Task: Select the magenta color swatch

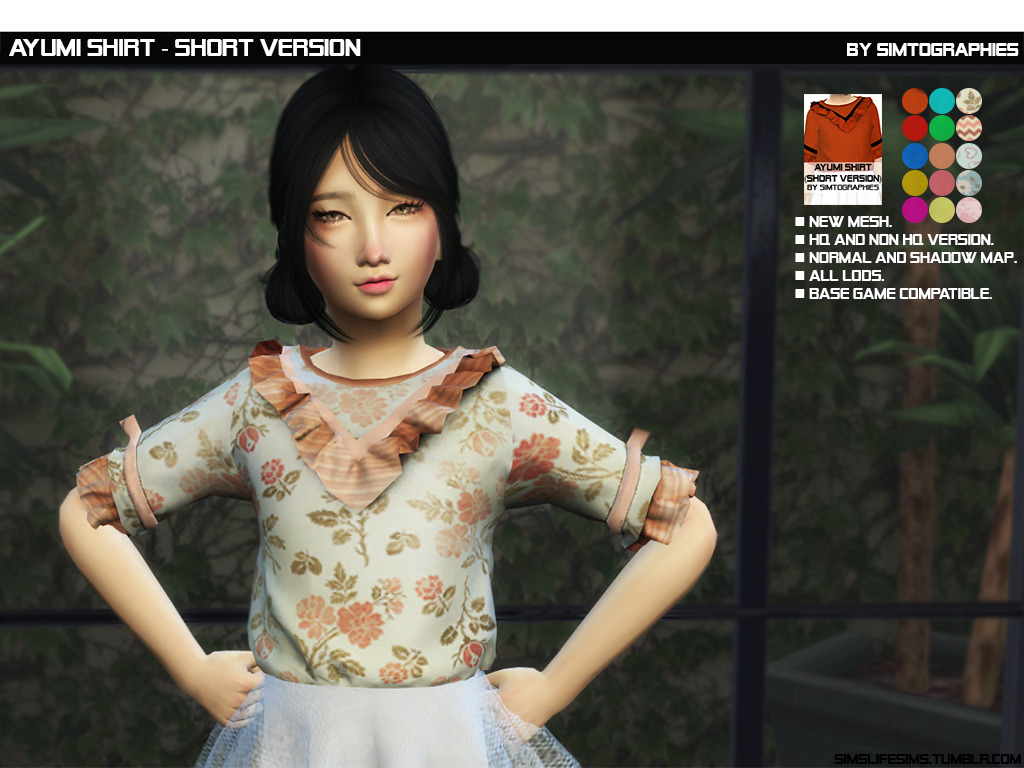Action: click(x=914, y=210)
